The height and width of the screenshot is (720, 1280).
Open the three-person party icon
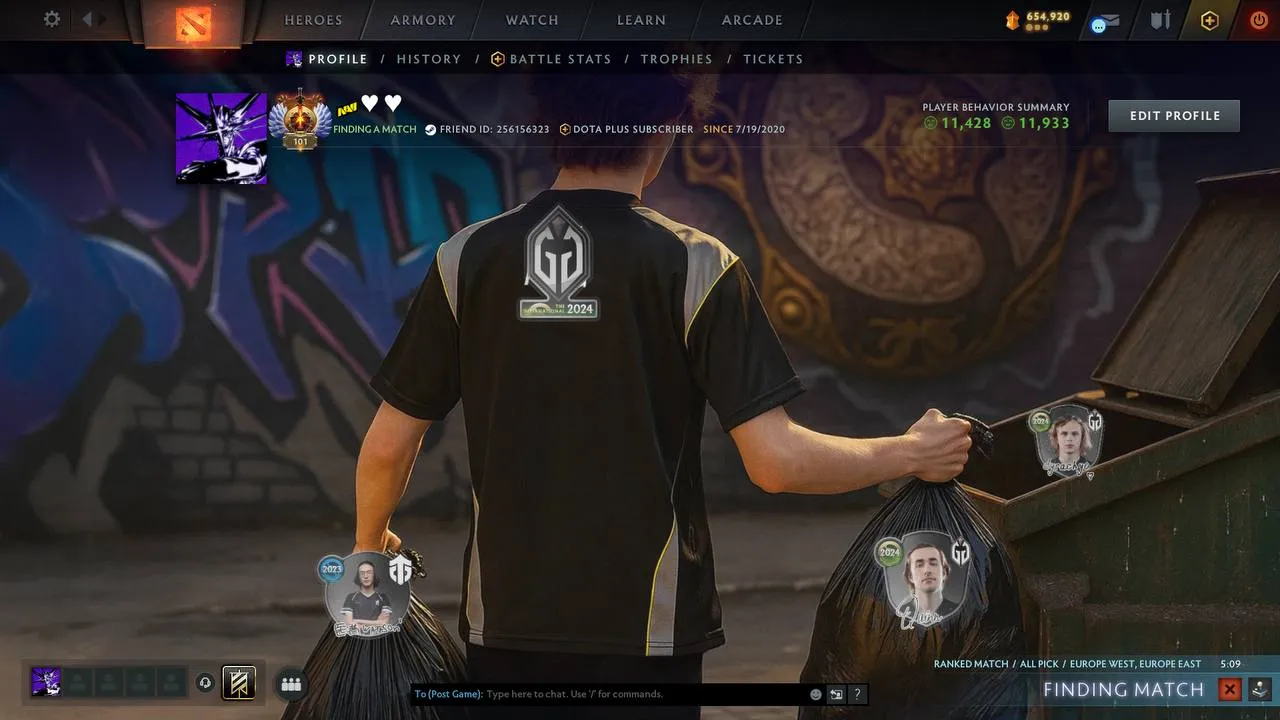pos(291,684)
